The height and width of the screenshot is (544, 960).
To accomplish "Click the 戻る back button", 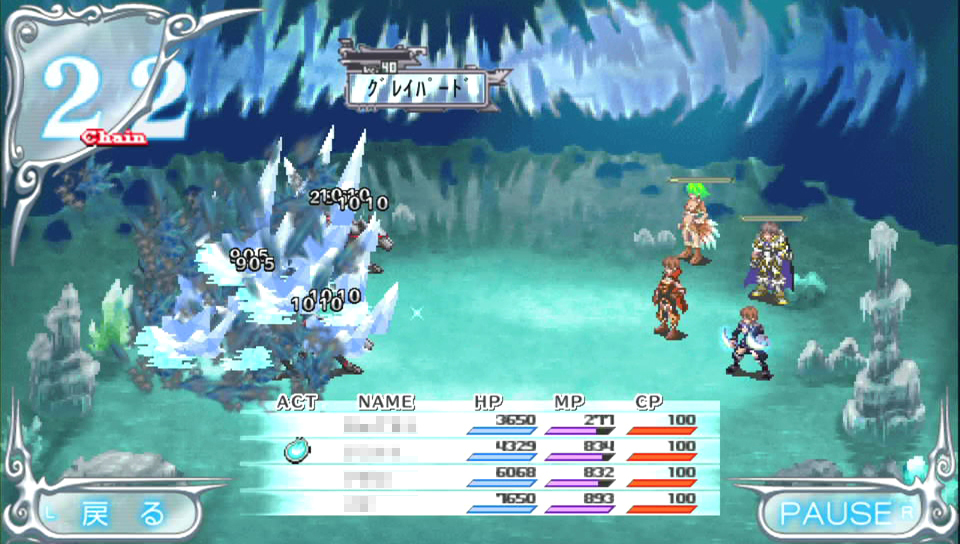I will pyautogui.click(x=122, y=514).
